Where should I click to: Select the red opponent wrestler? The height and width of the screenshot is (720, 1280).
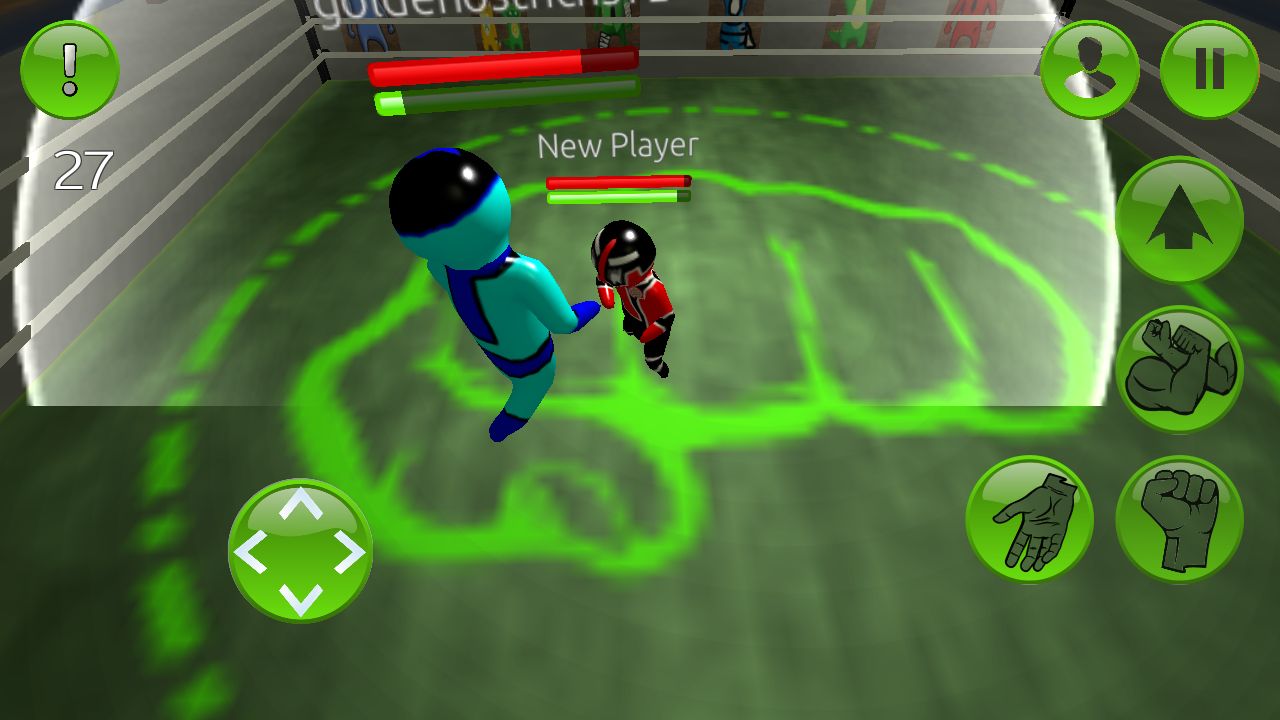(x=635, y=290)
